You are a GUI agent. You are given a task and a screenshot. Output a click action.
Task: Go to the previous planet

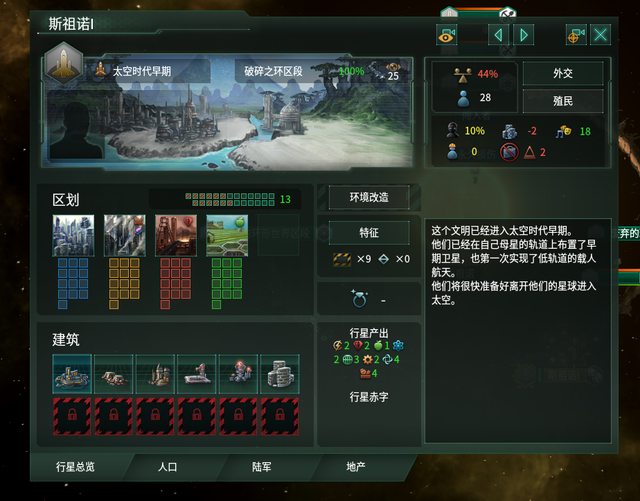click(498, 35)
